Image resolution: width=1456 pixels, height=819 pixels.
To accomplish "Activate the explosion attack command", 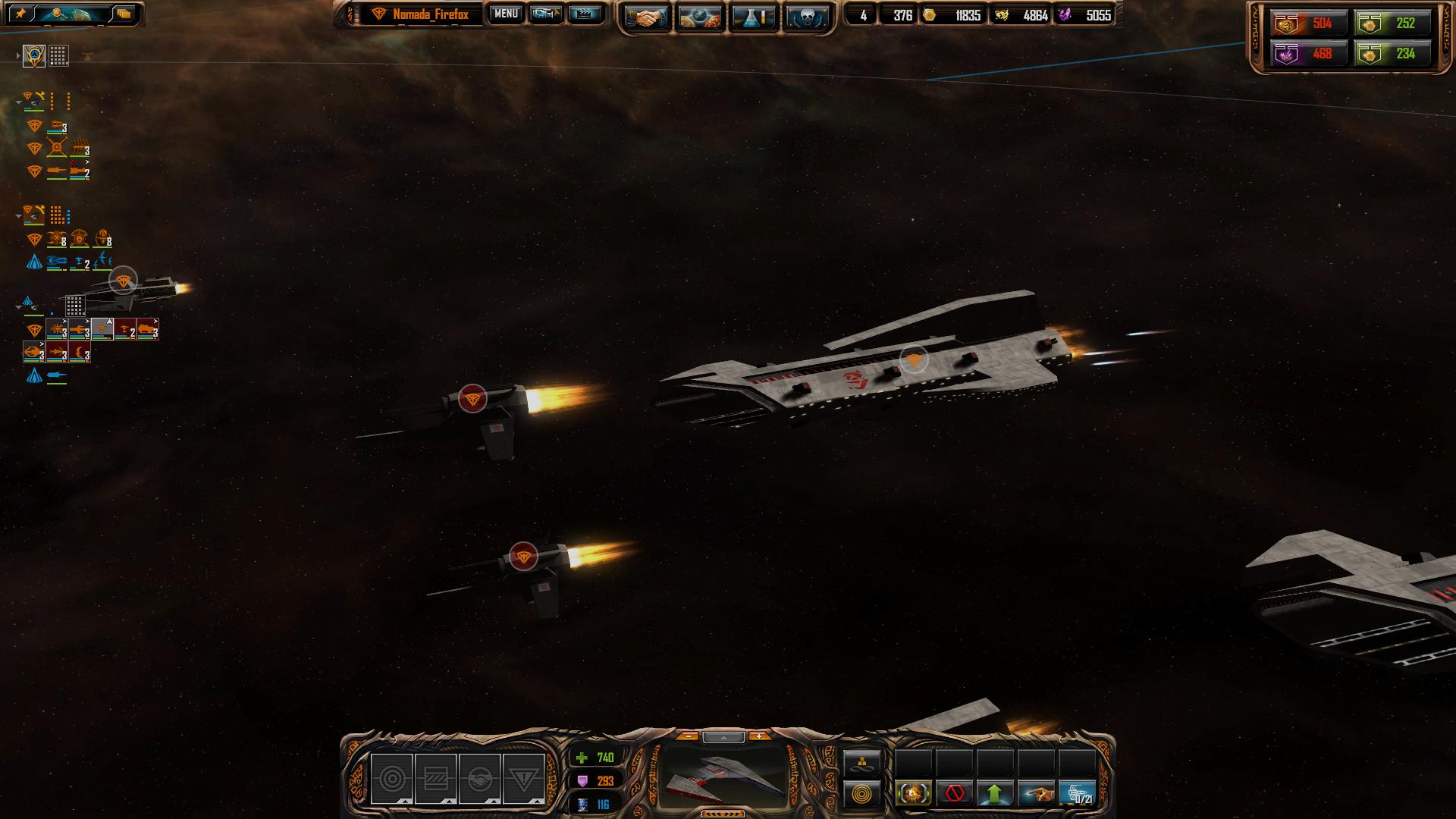I will pyautogui.click(x=914, y=794).
